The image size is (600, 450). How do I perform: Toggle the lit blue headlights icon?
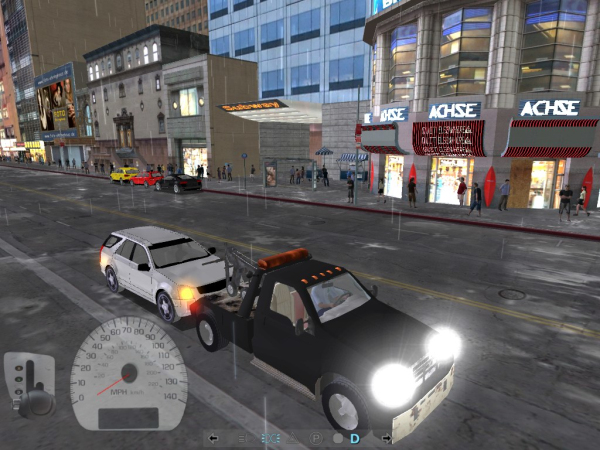[270, 438]
